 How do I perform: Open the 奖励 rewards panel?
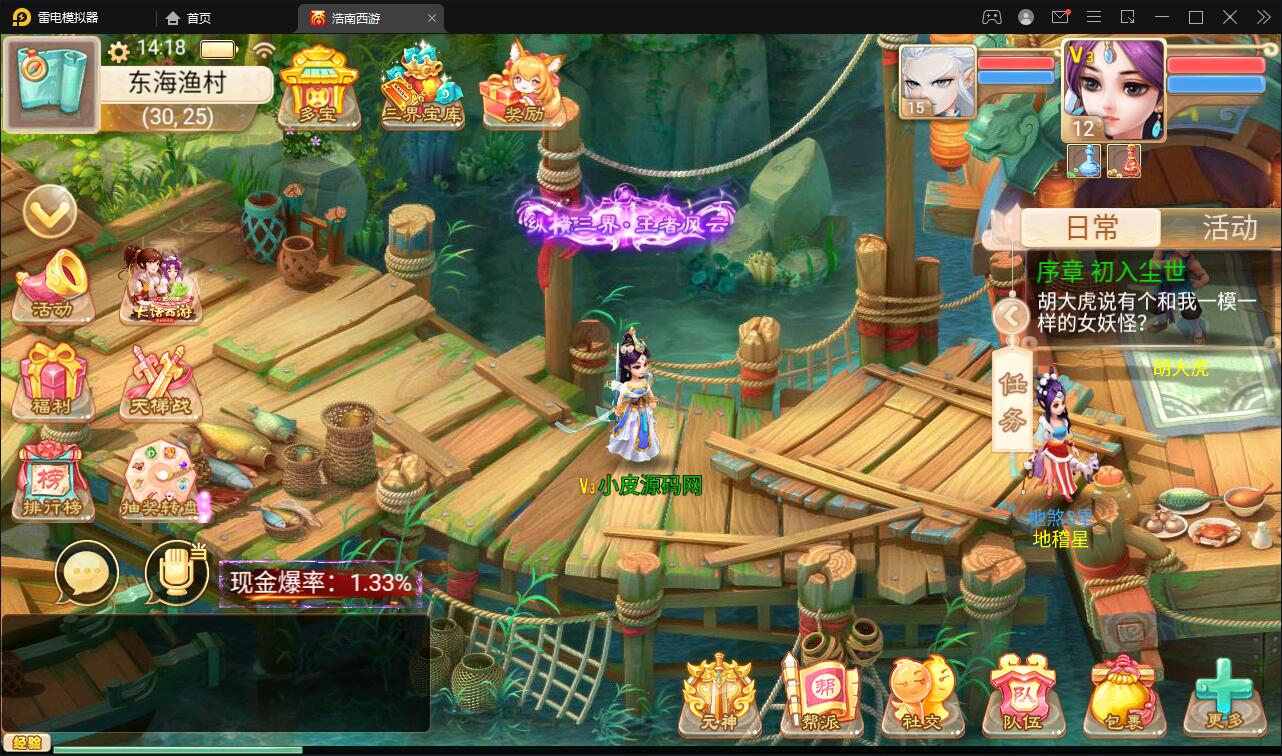pyautogui.click(x=520, y=85)
